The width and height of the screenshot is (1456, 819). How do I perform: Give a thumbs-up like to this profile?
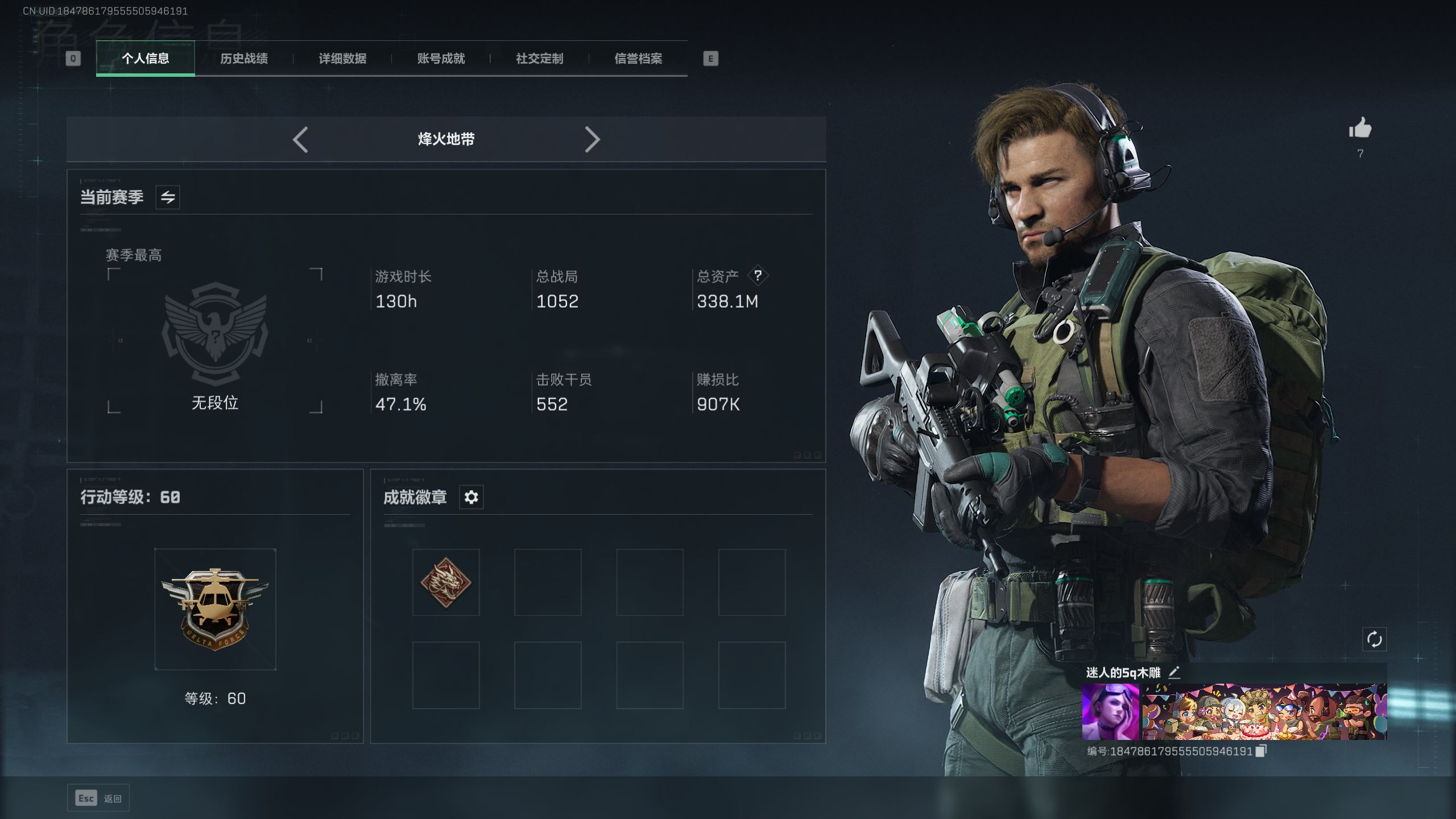click(1360, 129)
